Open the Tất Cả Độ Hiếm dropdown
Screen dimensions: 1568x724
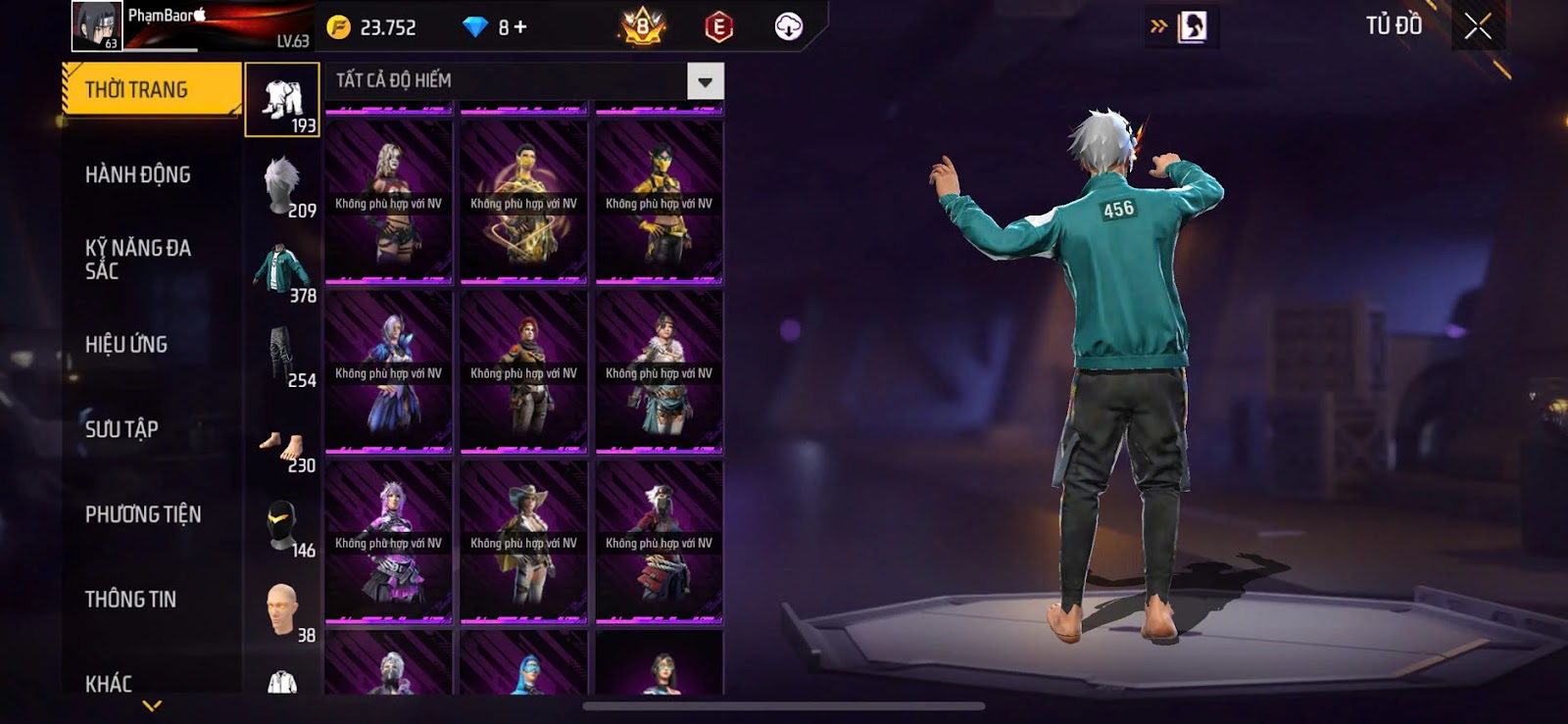click(x=705, y=81)
